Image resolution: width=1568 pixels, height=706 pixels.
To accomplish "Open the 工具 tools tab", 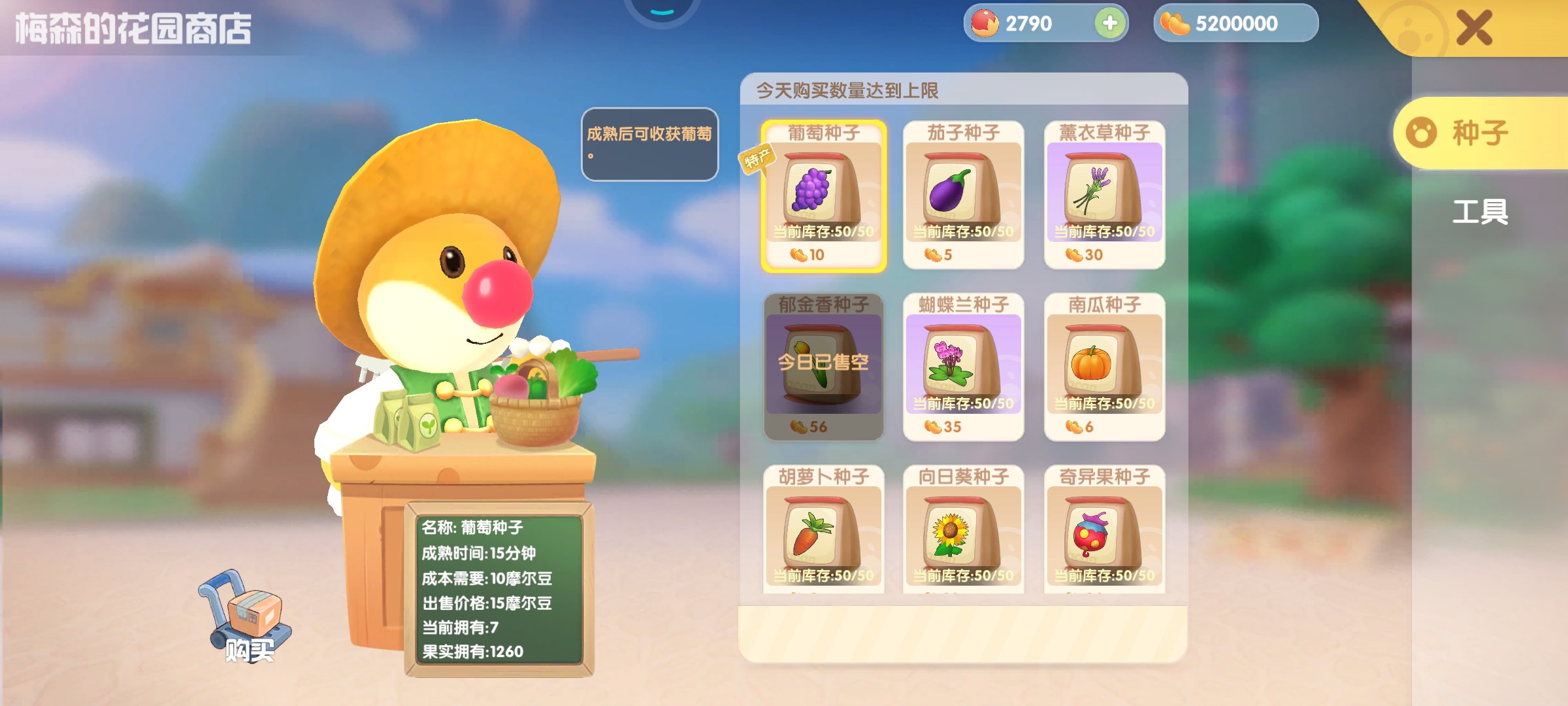I will coord(1480,212).
